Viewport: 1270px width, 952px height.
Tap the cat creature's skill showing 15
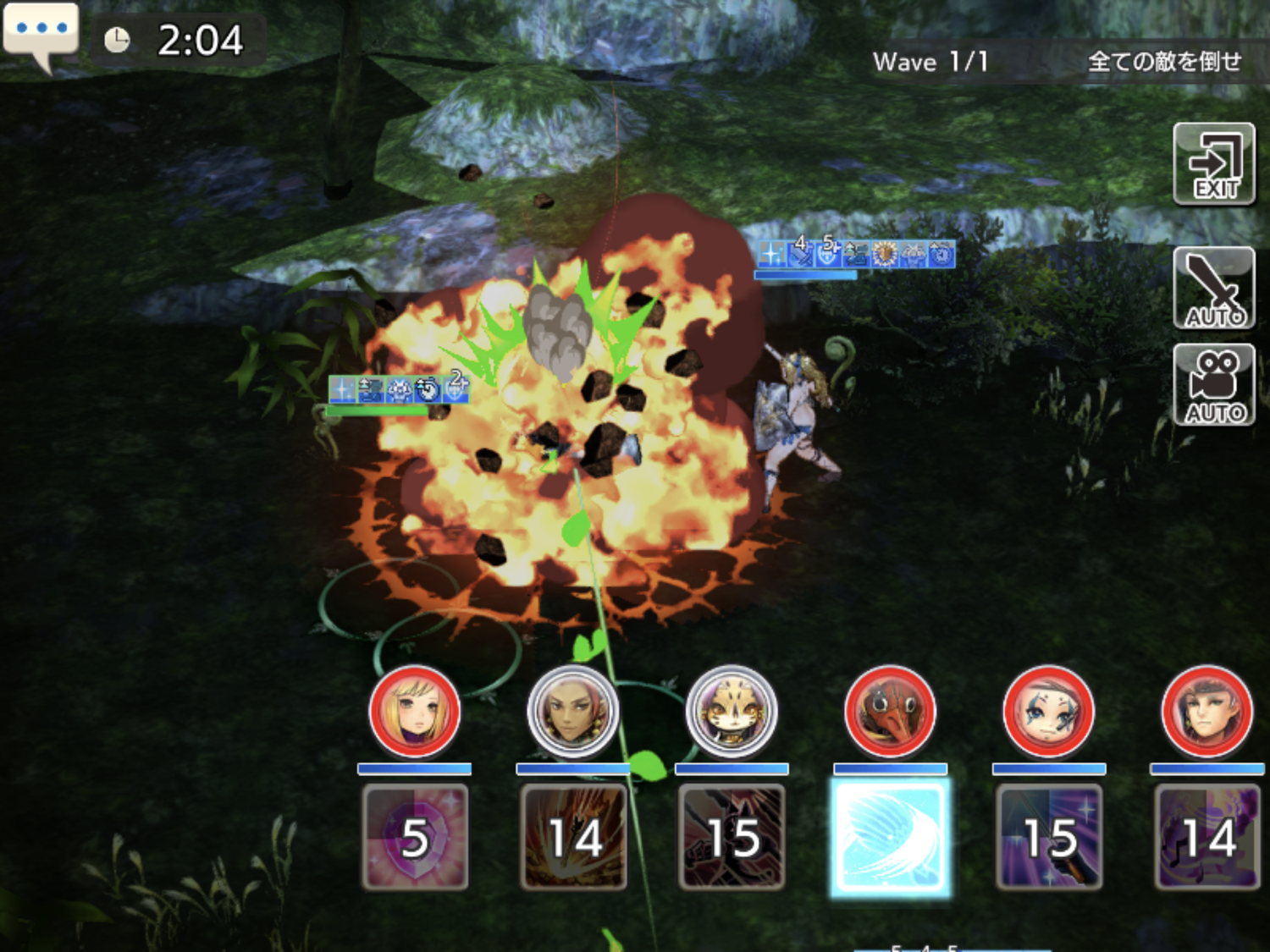[732, 837]
